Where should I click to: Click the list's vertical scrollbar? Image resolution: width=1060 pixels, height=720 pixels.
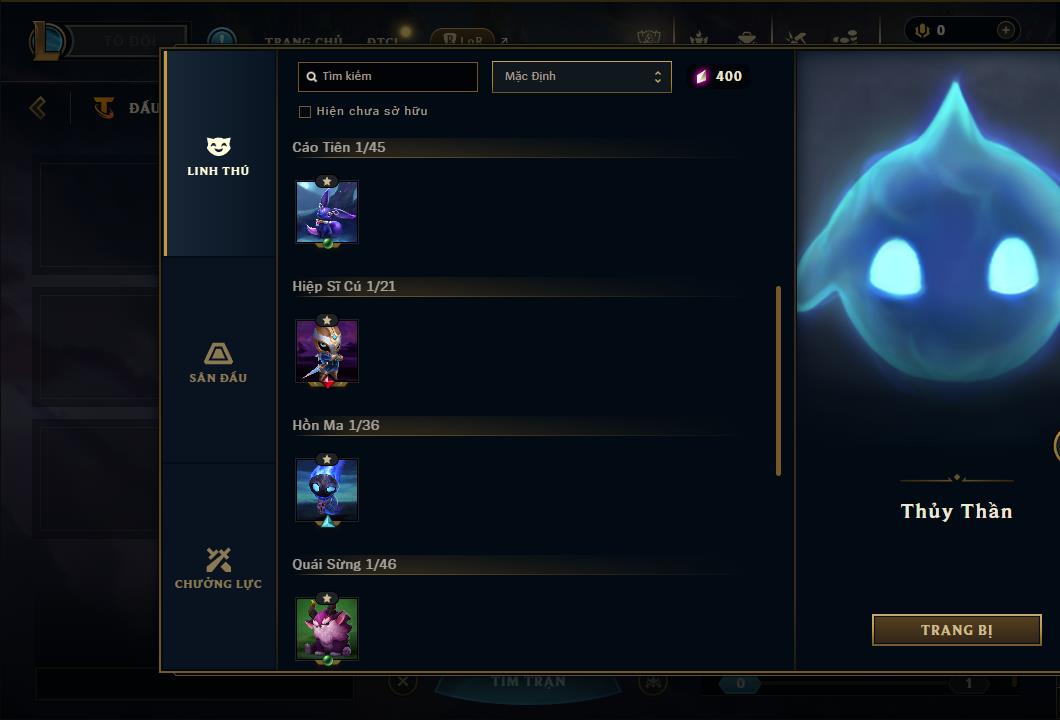coord(778,380)
